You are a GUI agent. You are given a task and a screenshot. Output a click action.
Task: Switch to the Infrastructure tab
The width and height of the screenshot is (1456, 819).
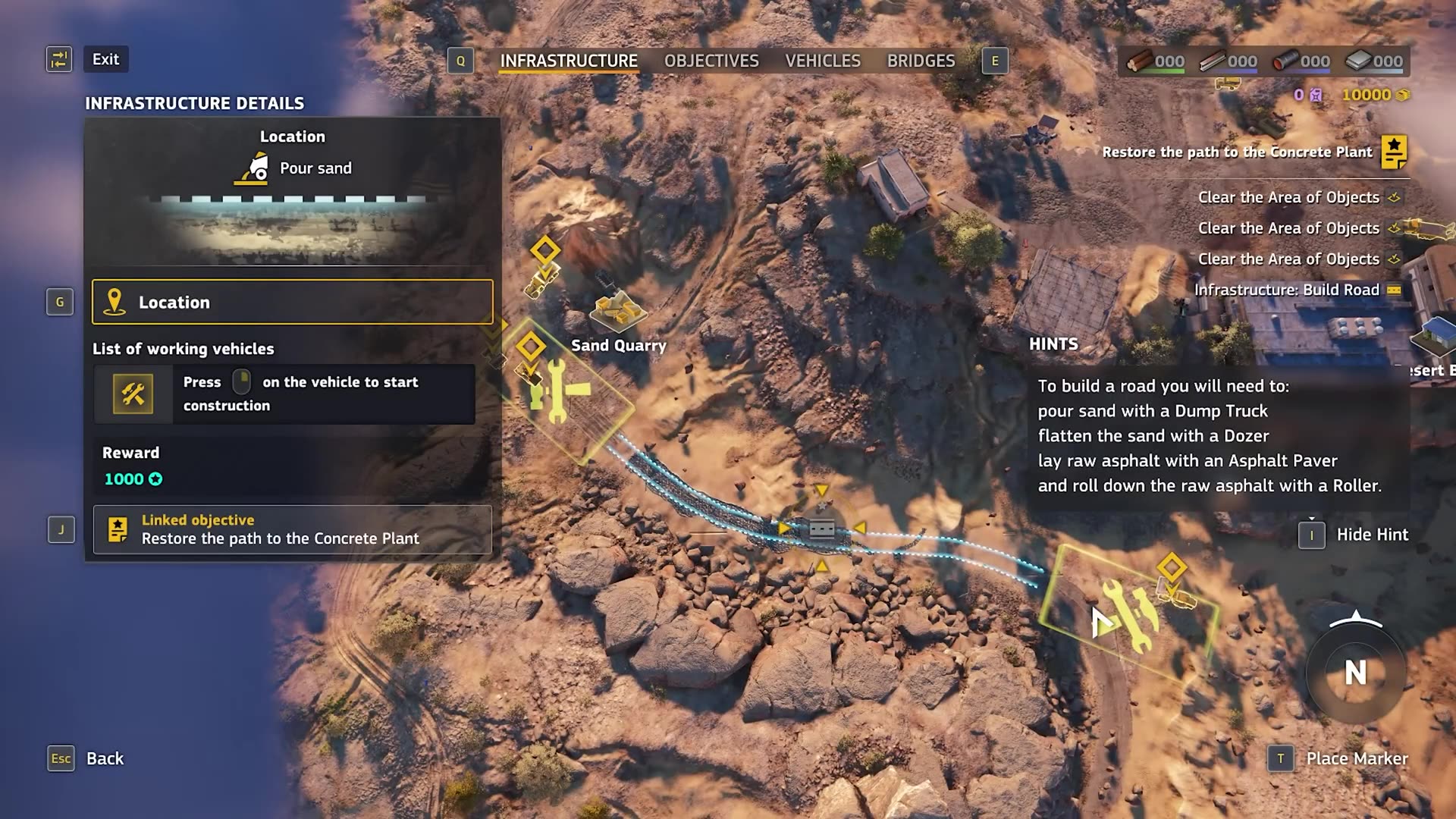click(x=568, y=61)
